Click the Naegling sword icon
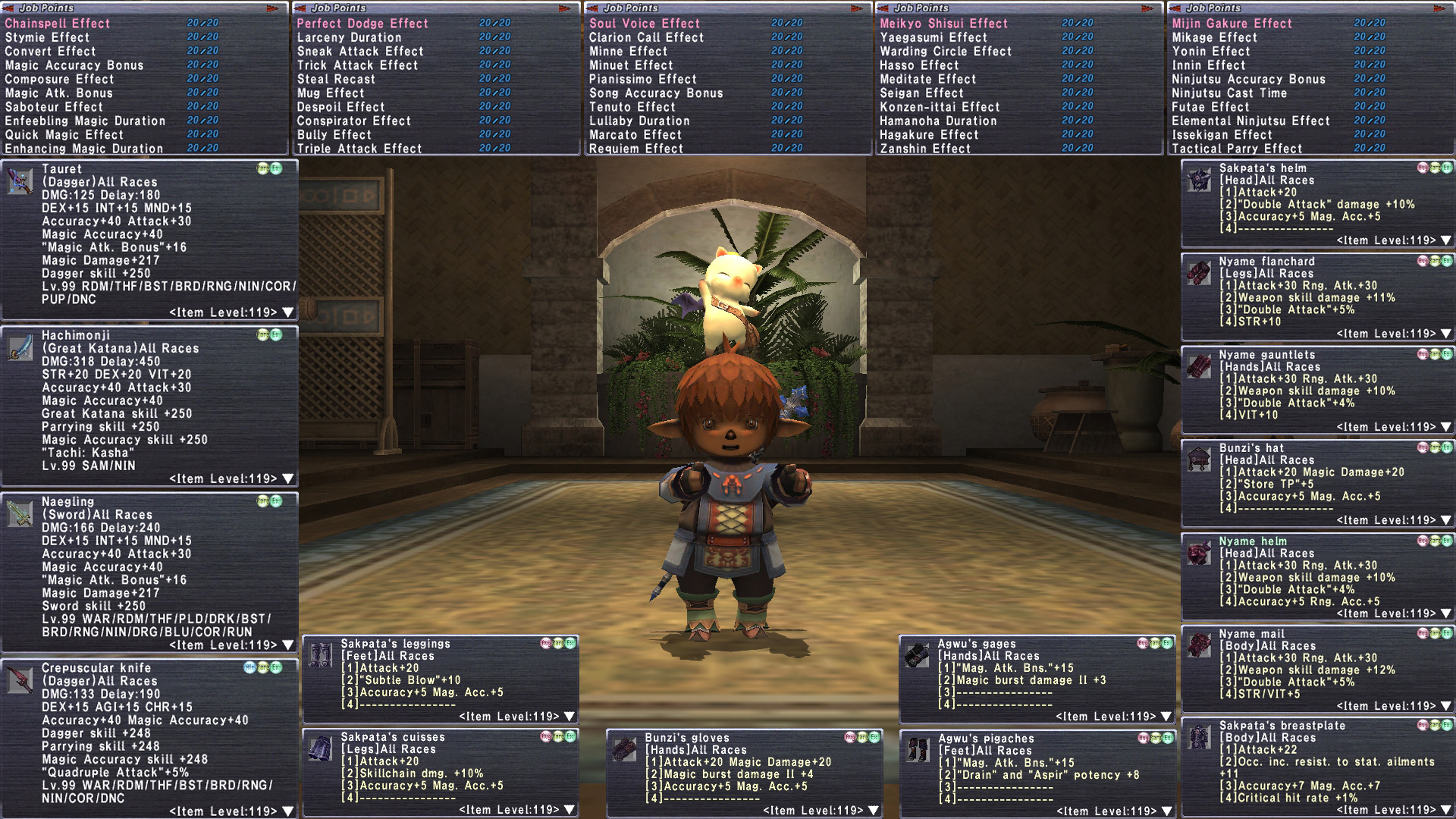1456x819 pixels. click(x=20, y=514)
